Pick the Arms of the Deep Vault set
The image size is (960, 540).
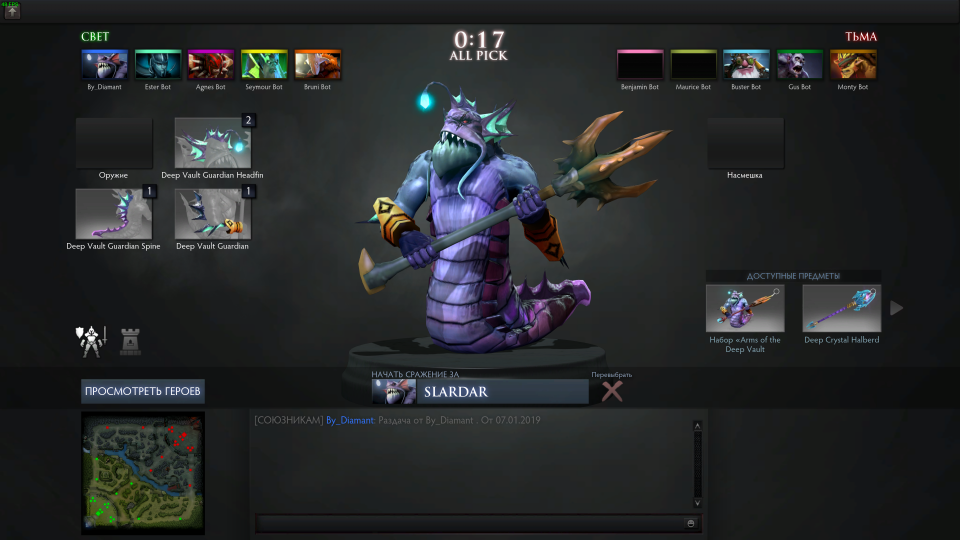coord(745,308)
